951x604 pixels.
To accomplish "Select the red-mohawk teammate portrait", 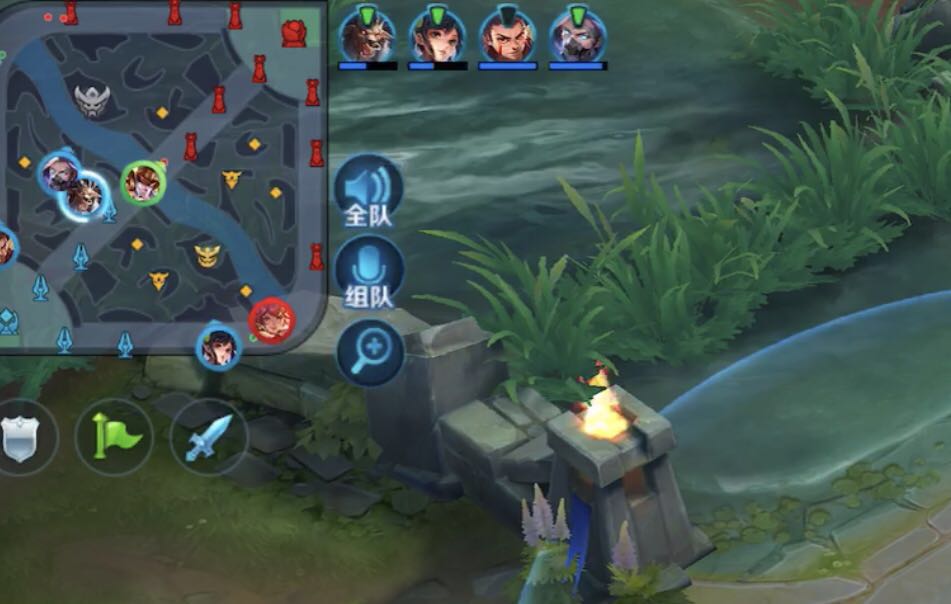I will [x=507, y=37].
